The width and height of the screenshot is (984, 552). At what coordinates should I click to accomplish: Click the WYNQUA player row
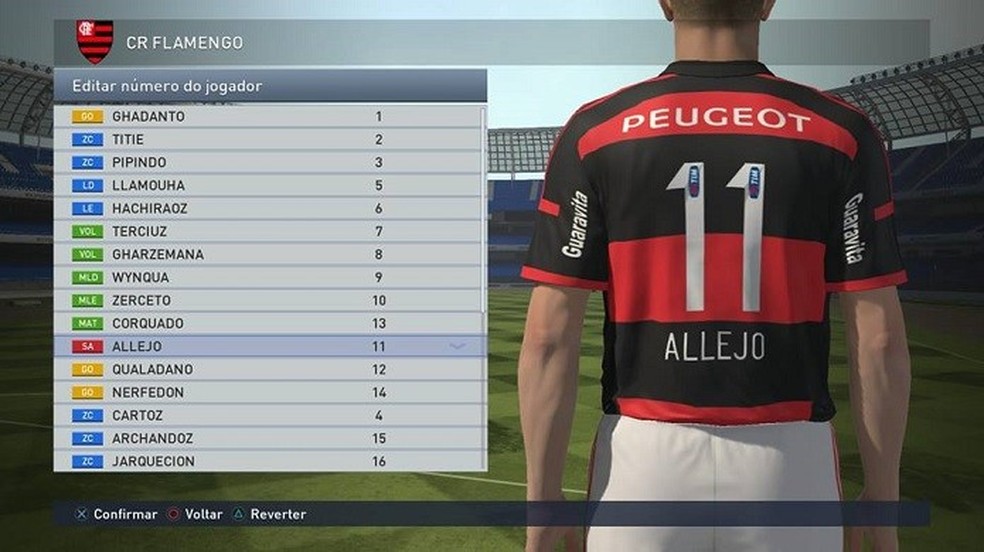tap(268, 277)
